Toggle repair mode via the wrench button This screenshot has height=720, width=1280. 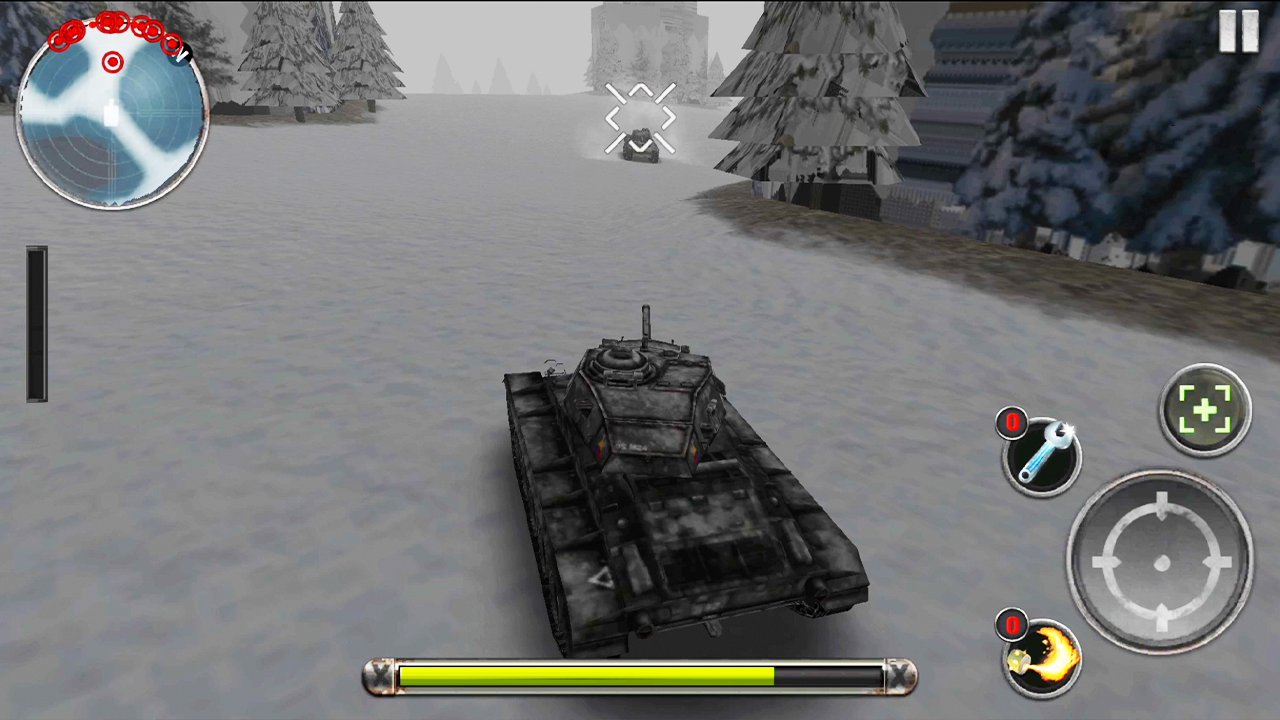[x=1043, y=456]
